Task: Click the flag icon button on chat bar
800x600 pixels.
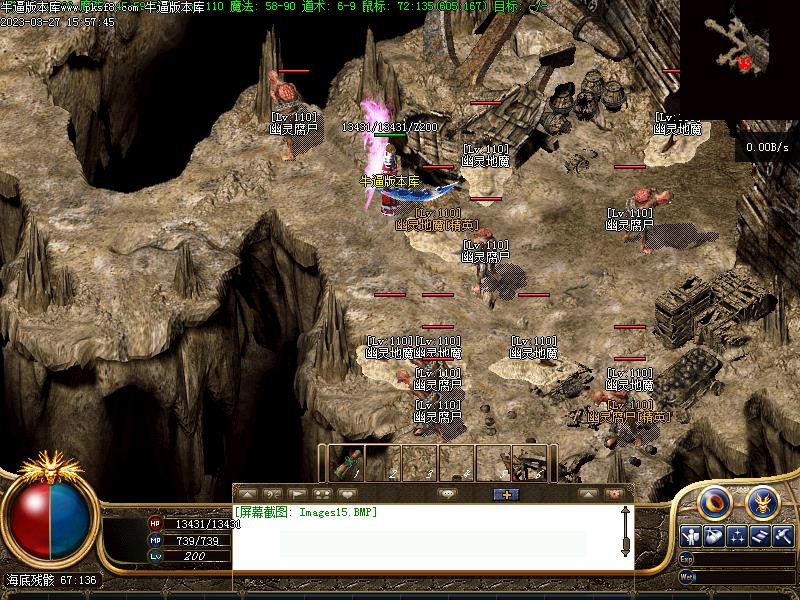Action: click(x=297, y=494)
